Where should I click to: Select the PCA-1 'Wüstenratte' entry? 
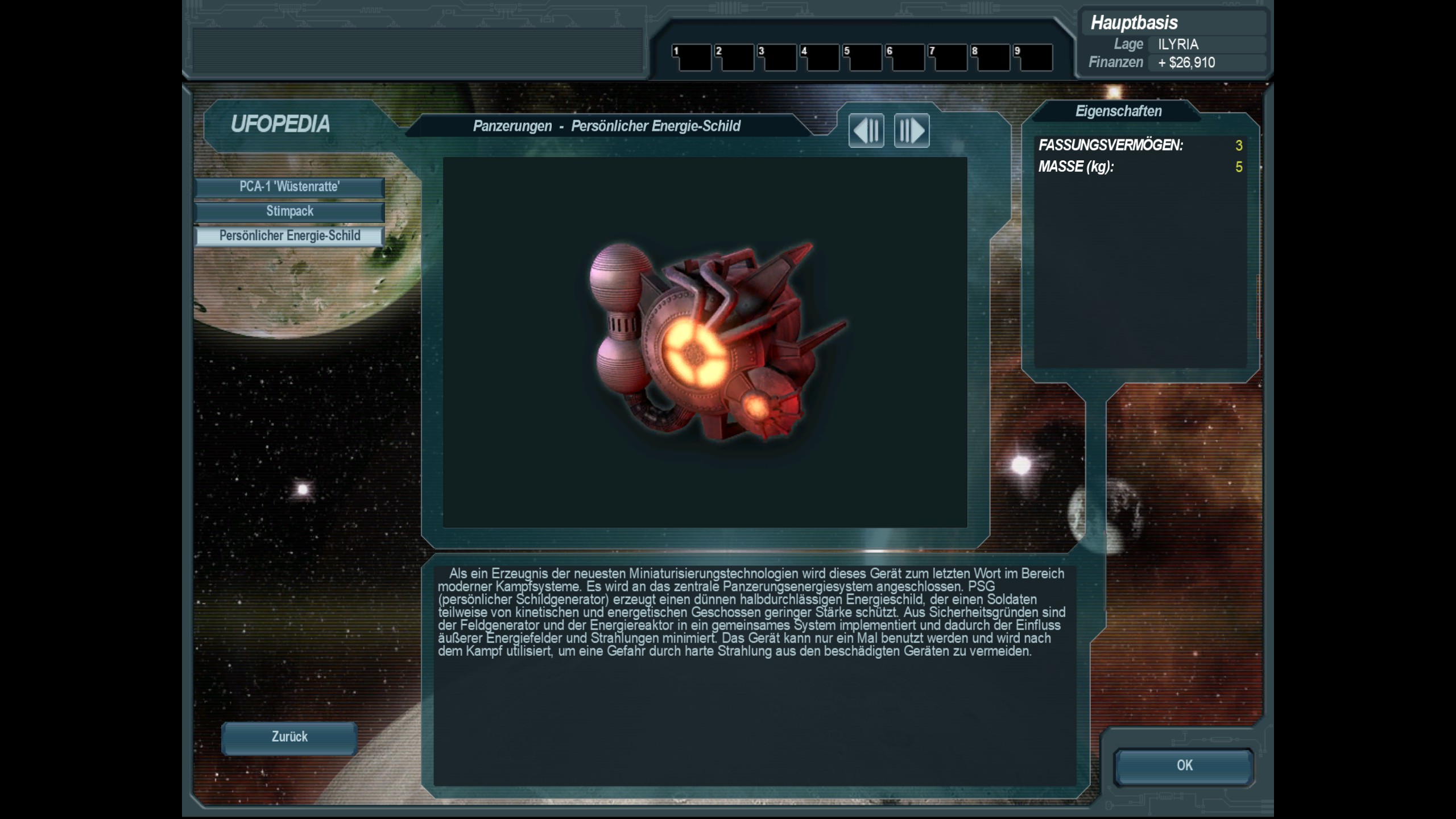point(289,187)
